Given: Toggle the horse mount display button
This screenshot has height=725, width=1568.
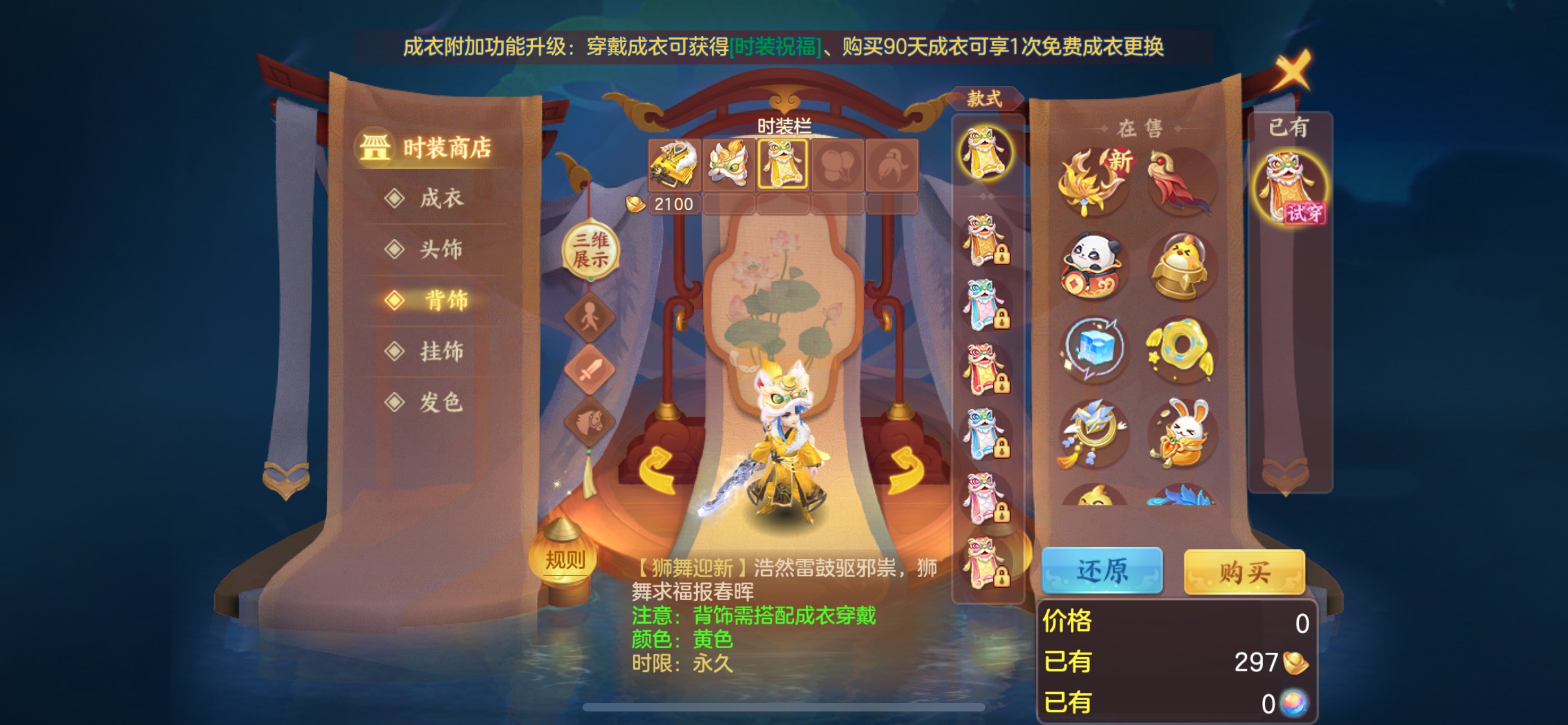Looking at the screenshot, I should [589, 420].
